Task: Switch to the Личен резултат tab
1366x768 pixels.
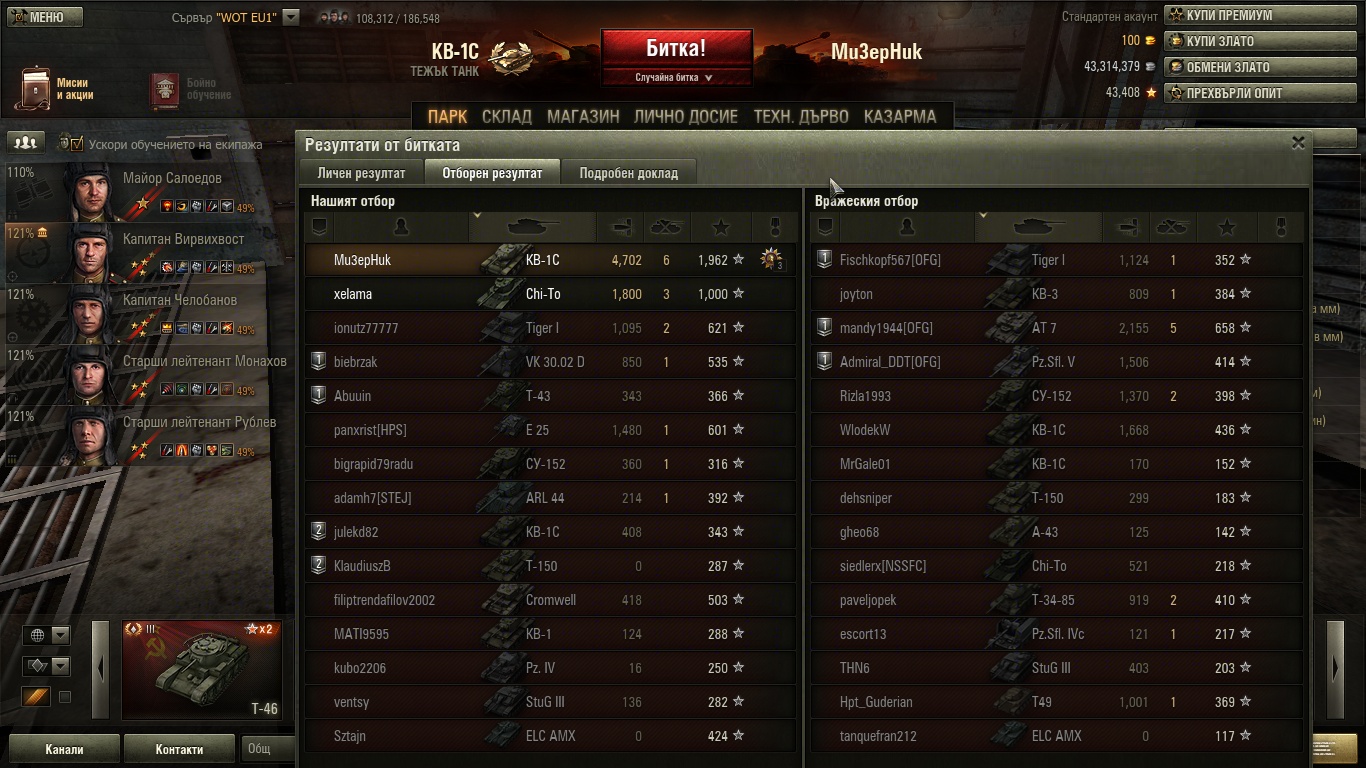Action: click(361, 173)
